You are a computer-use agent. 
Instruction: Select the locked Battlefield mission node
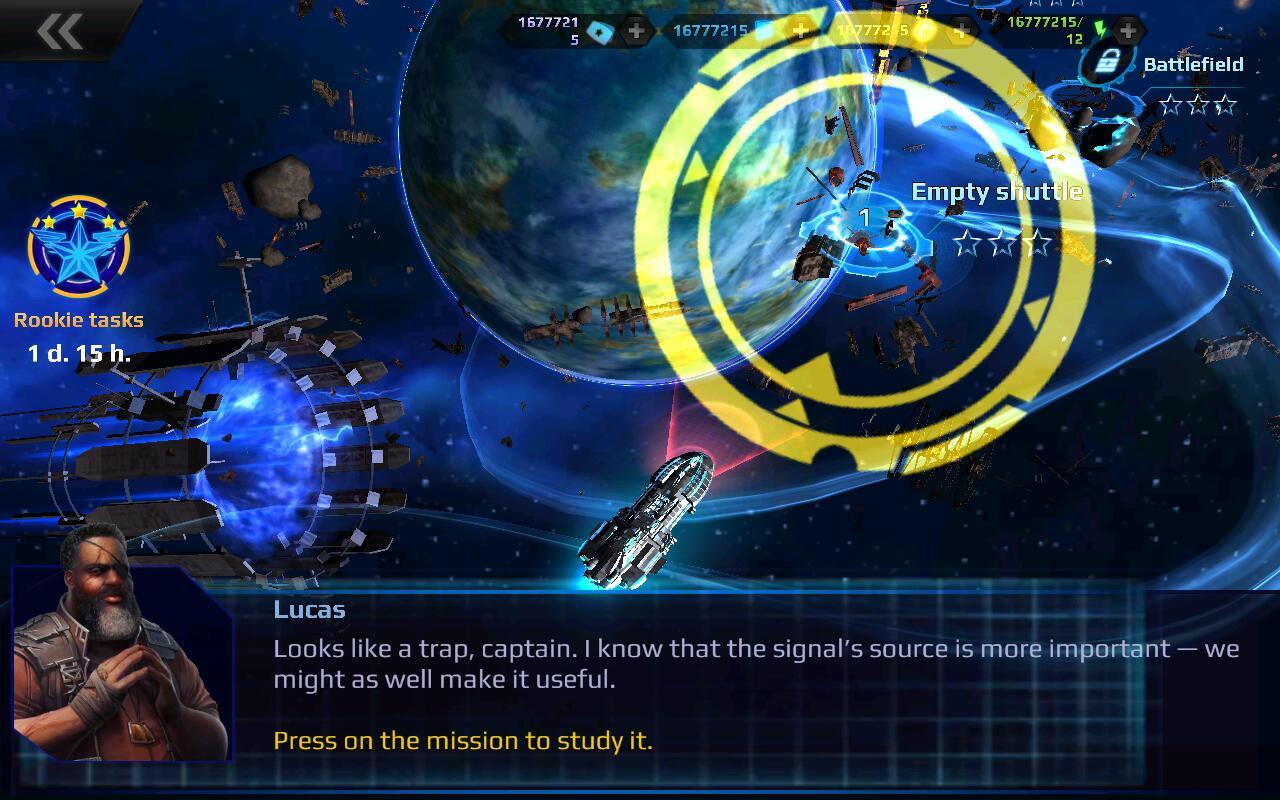tap(1105, 65)
